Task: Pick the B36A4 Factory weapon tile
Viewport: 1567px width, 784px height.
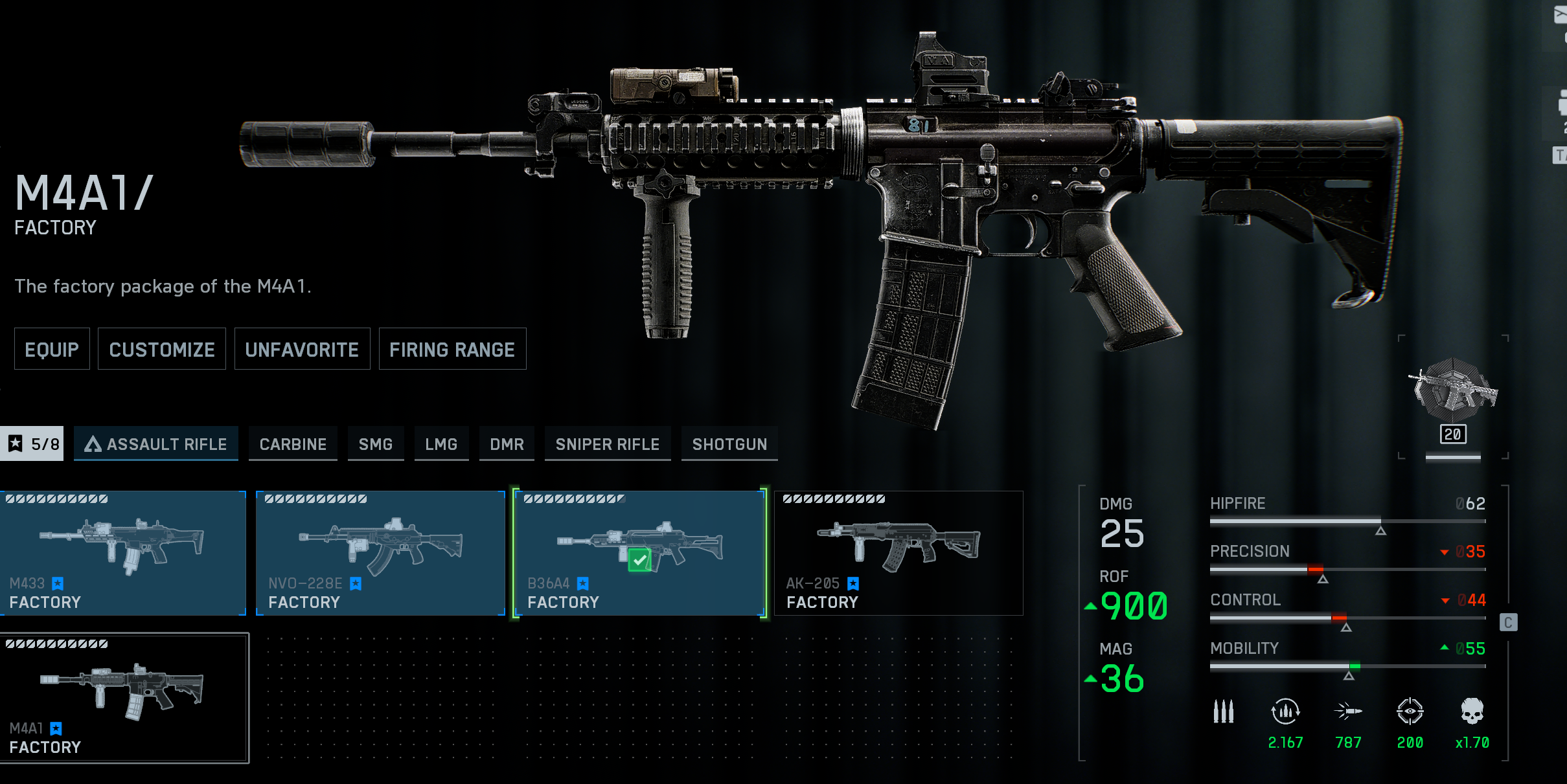Action: (x=639, y=554)
